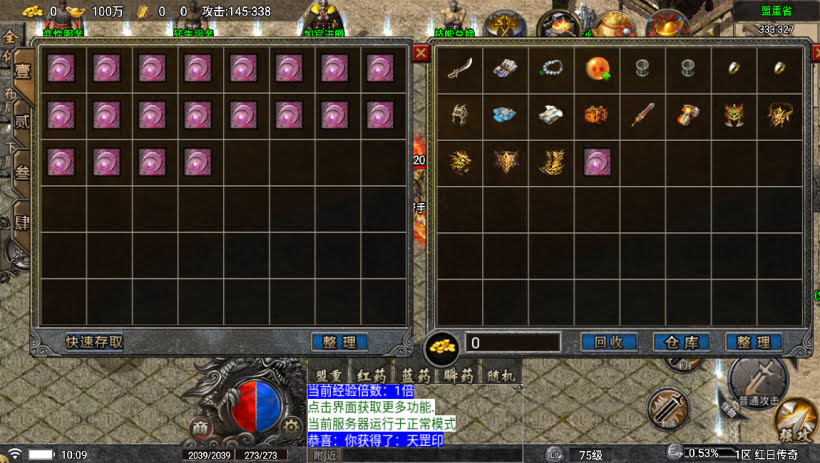Choose the orange star ball item
Image resolution: width=820 pixels, height=463 pixels.
[597, 70]
